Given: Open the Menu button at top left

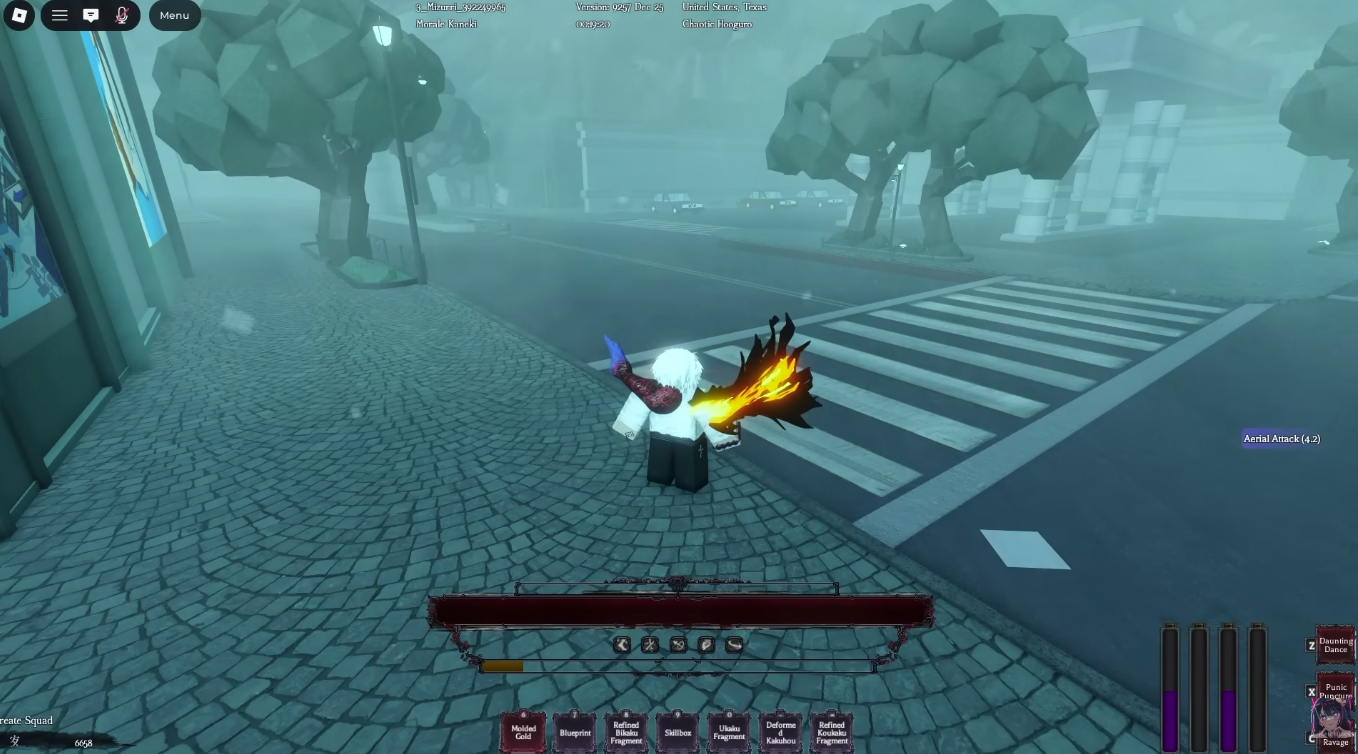Looking at the screenshot, I should click(x=174, y=15).
